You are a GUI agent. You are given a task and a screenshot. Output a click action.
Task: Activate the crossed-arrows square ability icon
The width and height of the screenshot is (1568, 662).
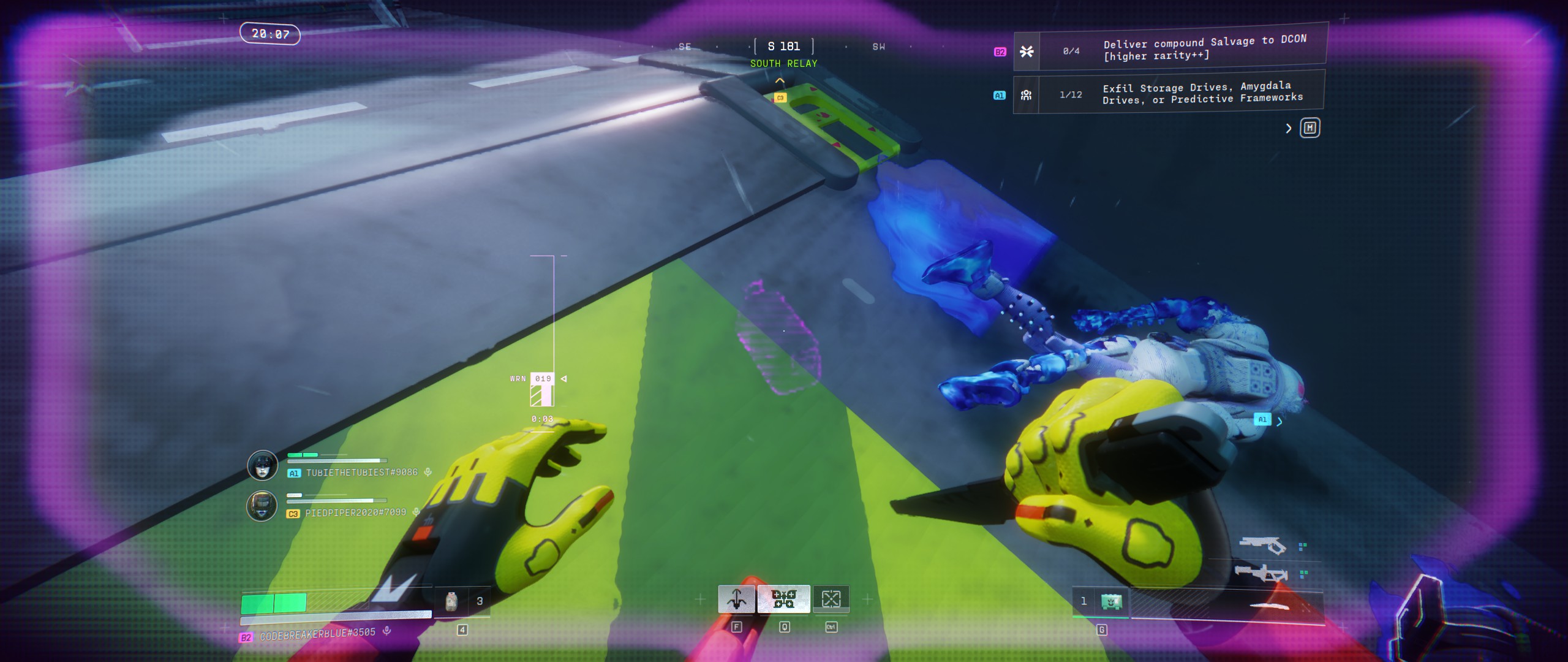pos(831,599)
